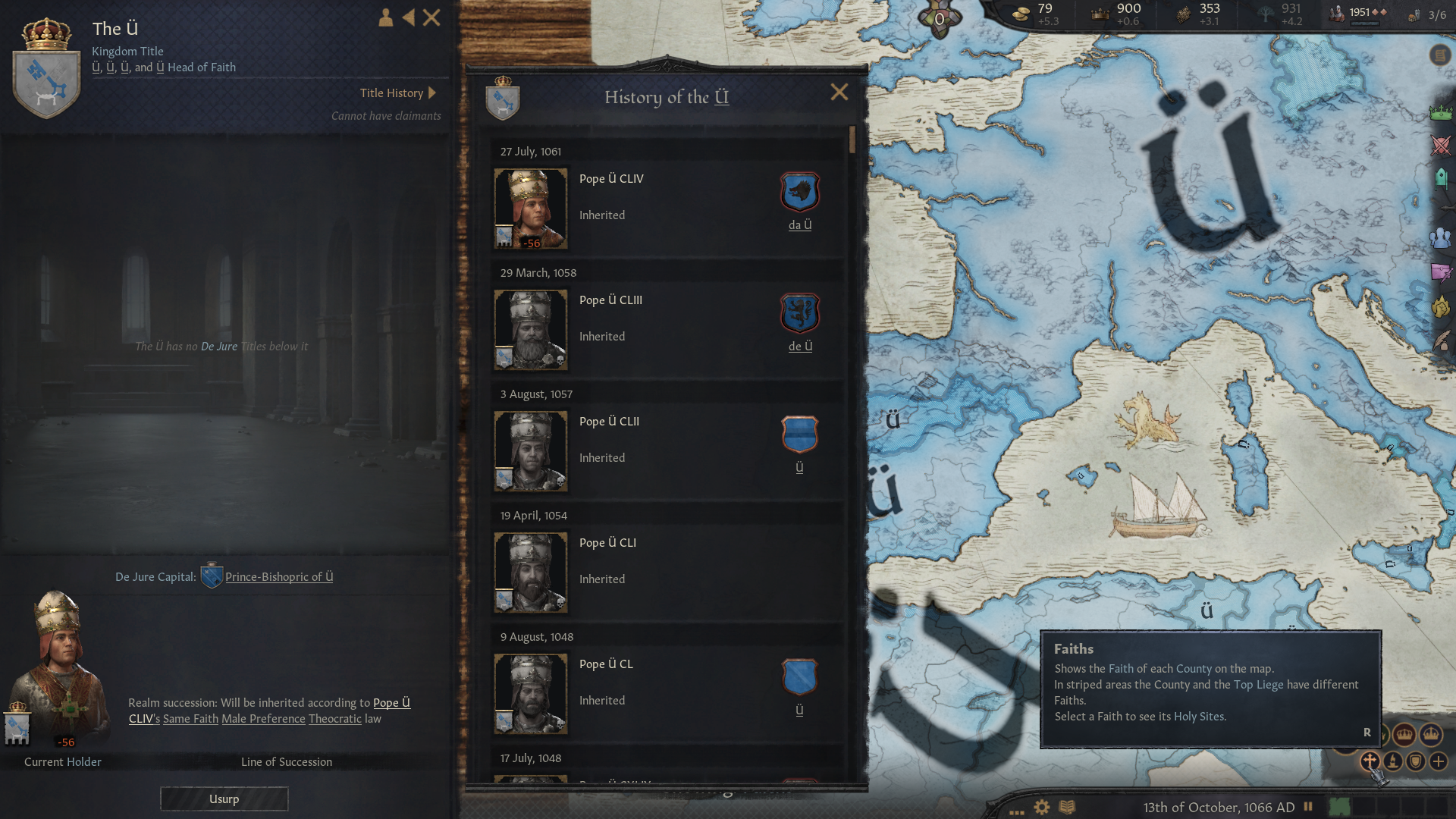Open the military crossed-swords menu

click(x=1441, y=146)
